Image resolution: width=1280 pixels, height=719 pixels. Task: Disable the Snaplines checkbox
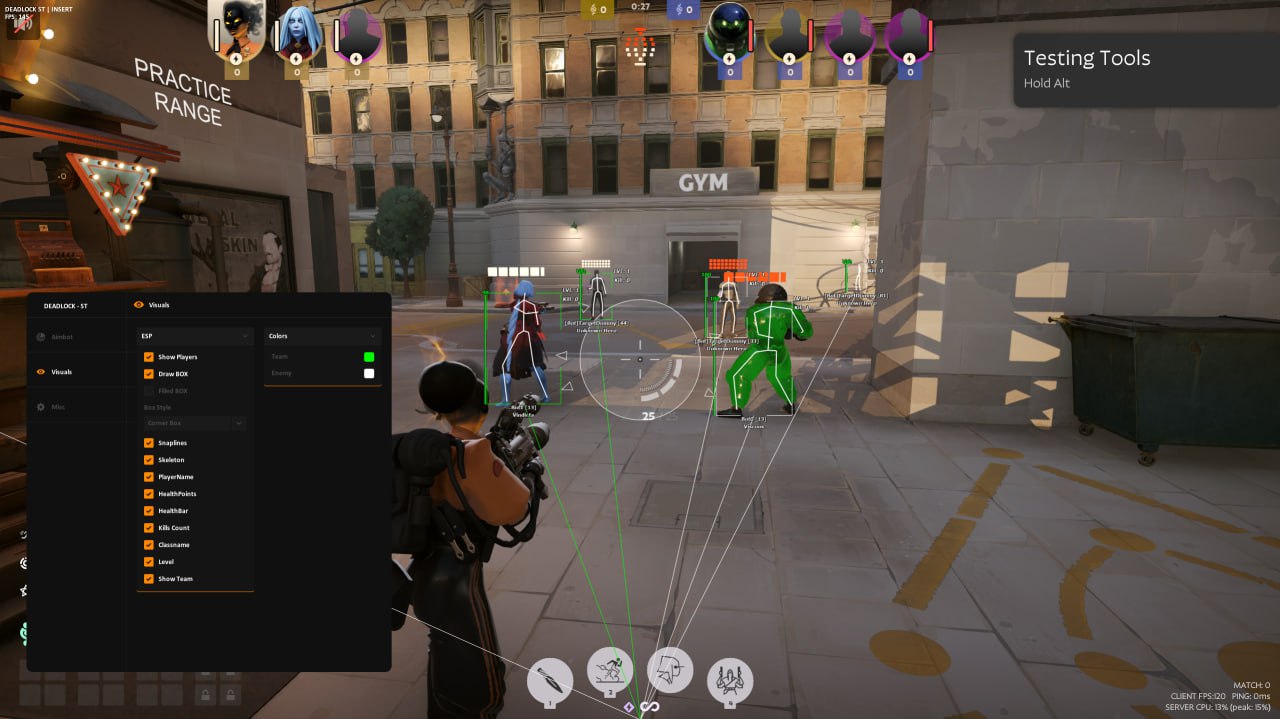[149, 443]
